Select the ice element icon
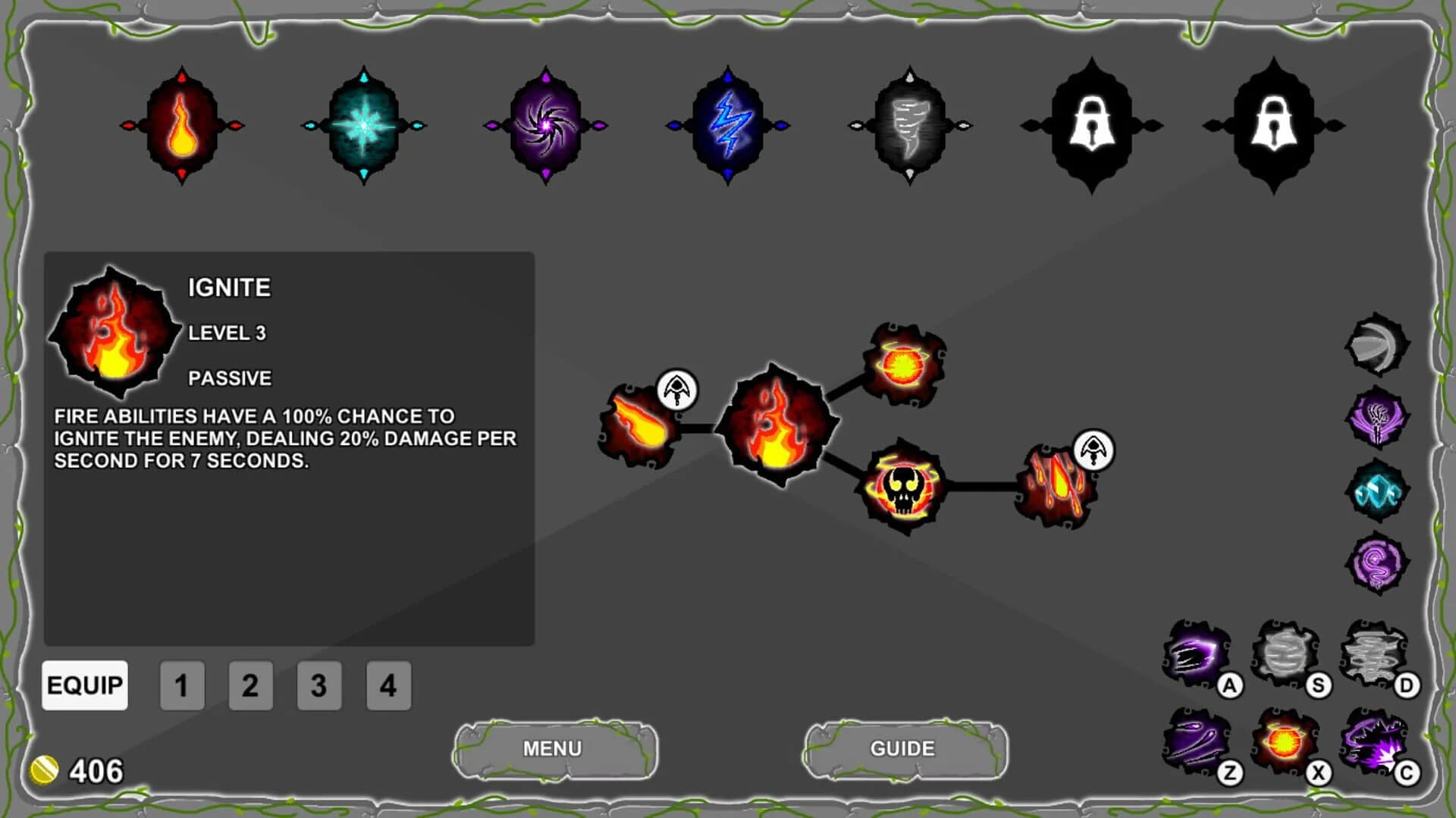The height and width of the screenshot is (818, 1456). click(x=363, y=125)
